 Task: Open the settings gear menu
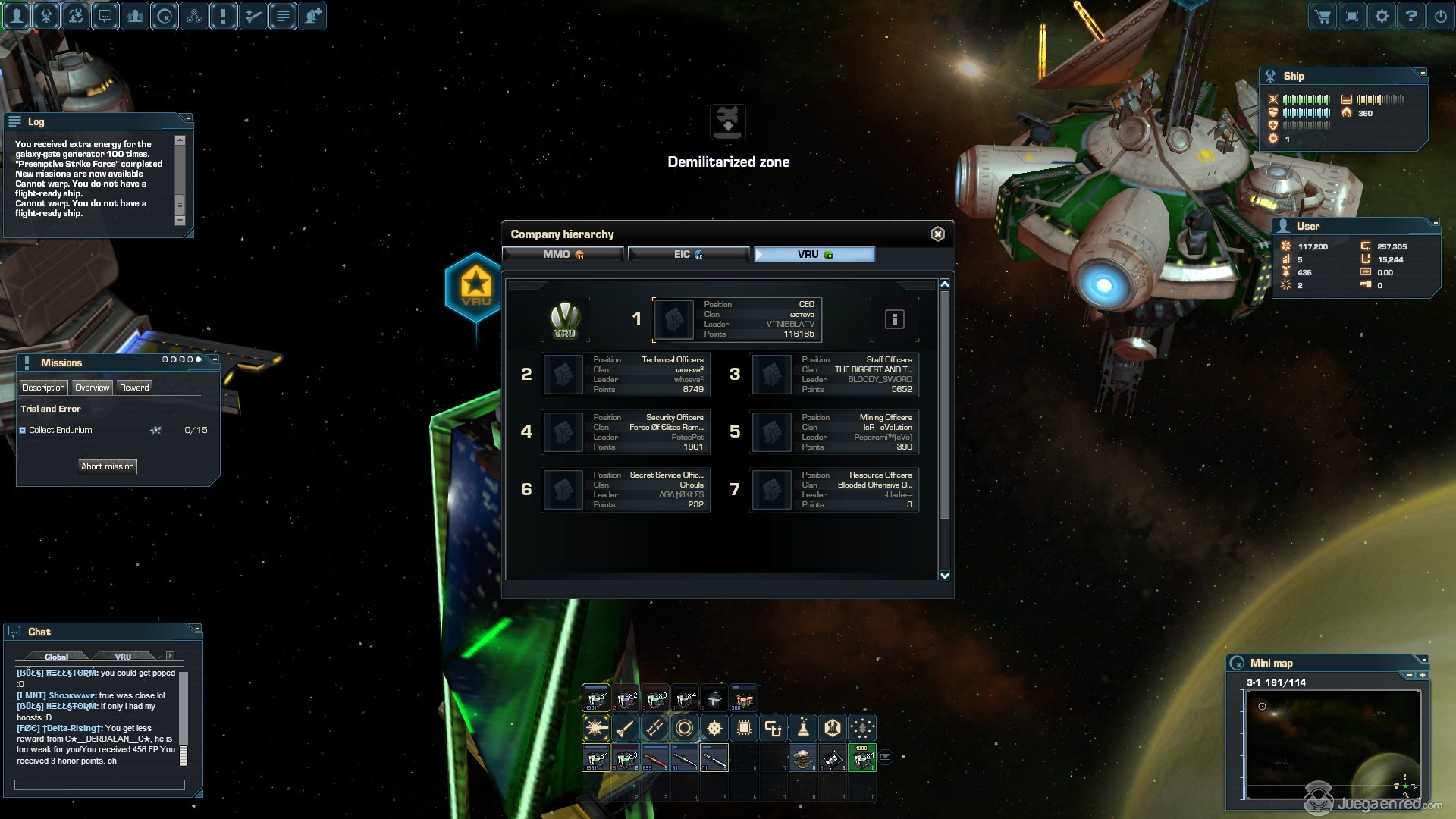[1382, 16]
